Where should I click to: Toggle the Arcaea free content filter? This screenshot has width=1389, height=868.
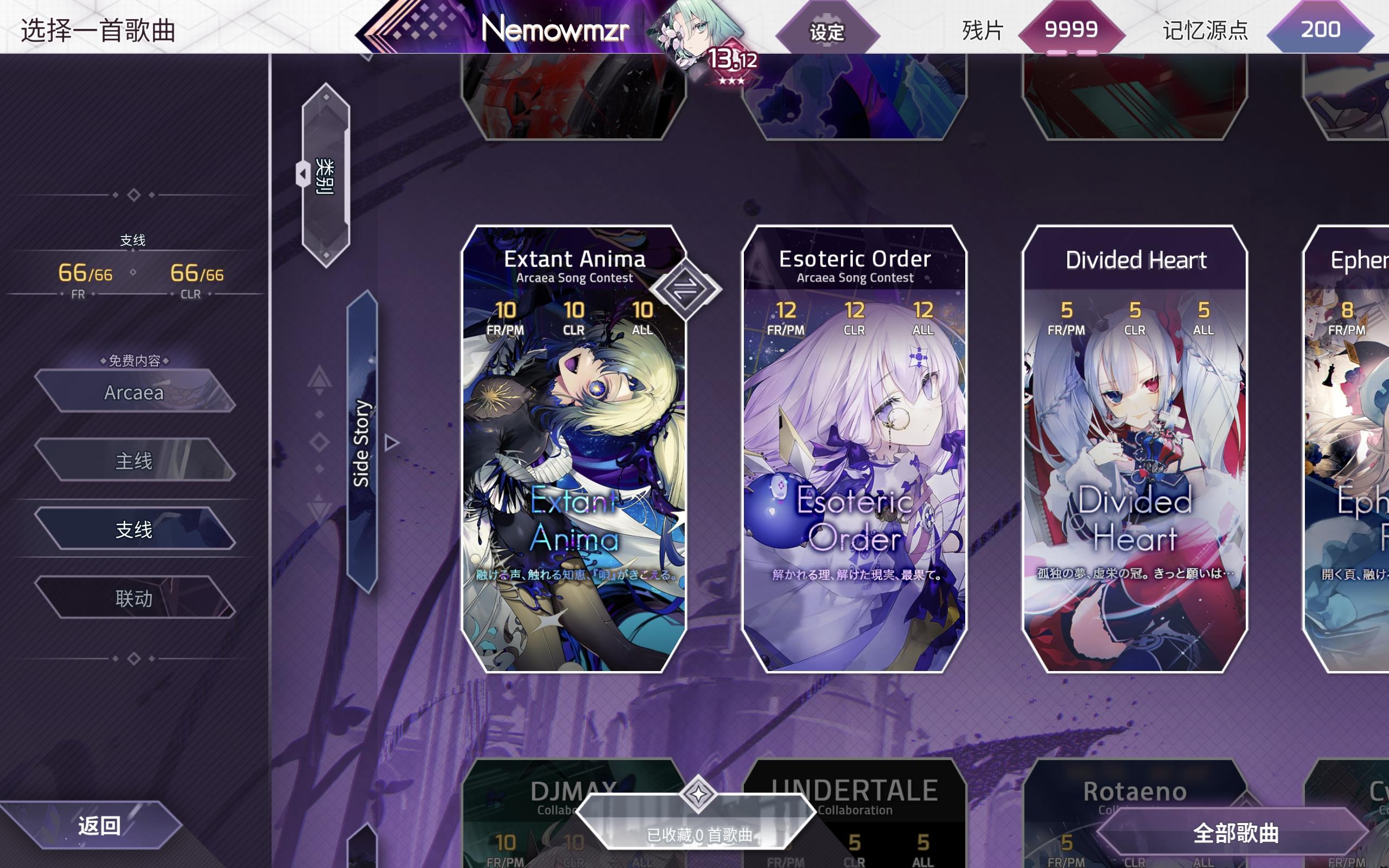pos(135,393)
